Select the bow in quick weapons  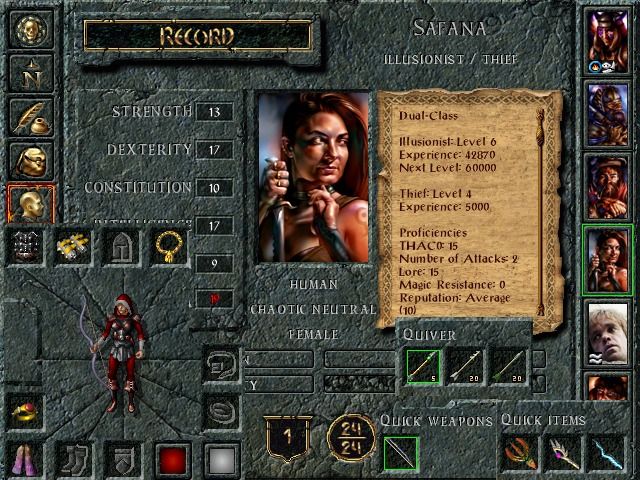pyautogui.click(x=402, y=455)
